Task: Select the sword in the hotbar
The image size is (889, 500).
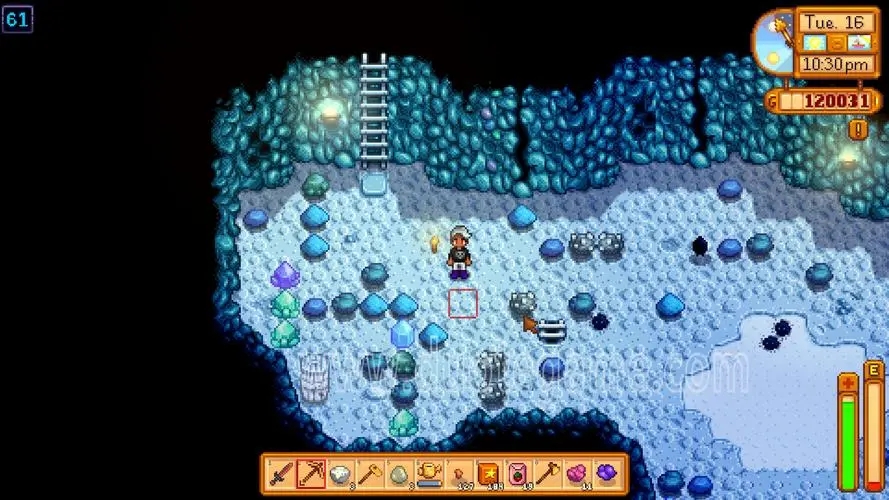Action: tap(281, 471)
